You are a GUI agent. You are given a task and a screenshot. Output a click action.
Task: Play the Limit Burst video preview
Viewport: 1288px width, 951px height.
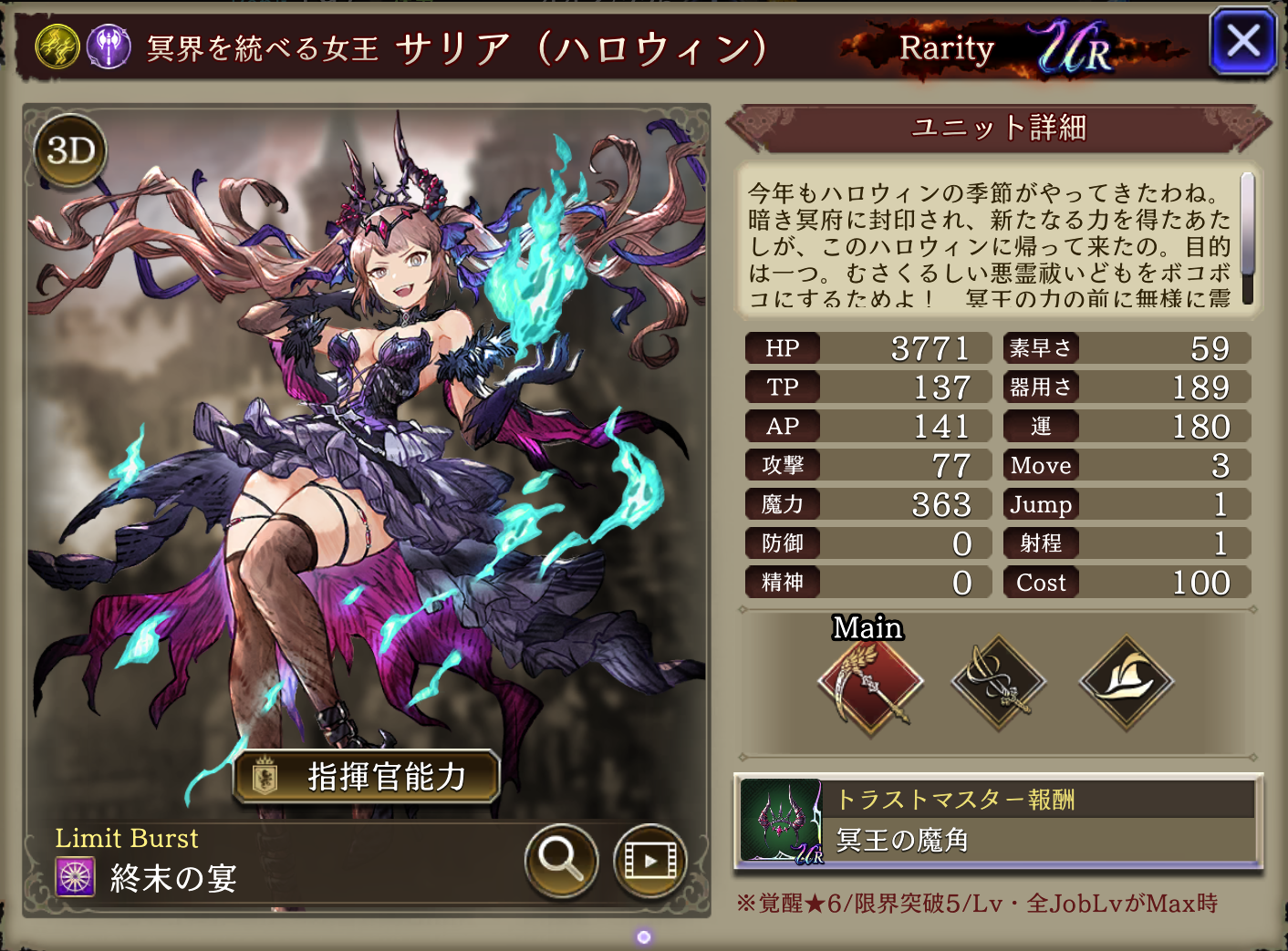649,860
